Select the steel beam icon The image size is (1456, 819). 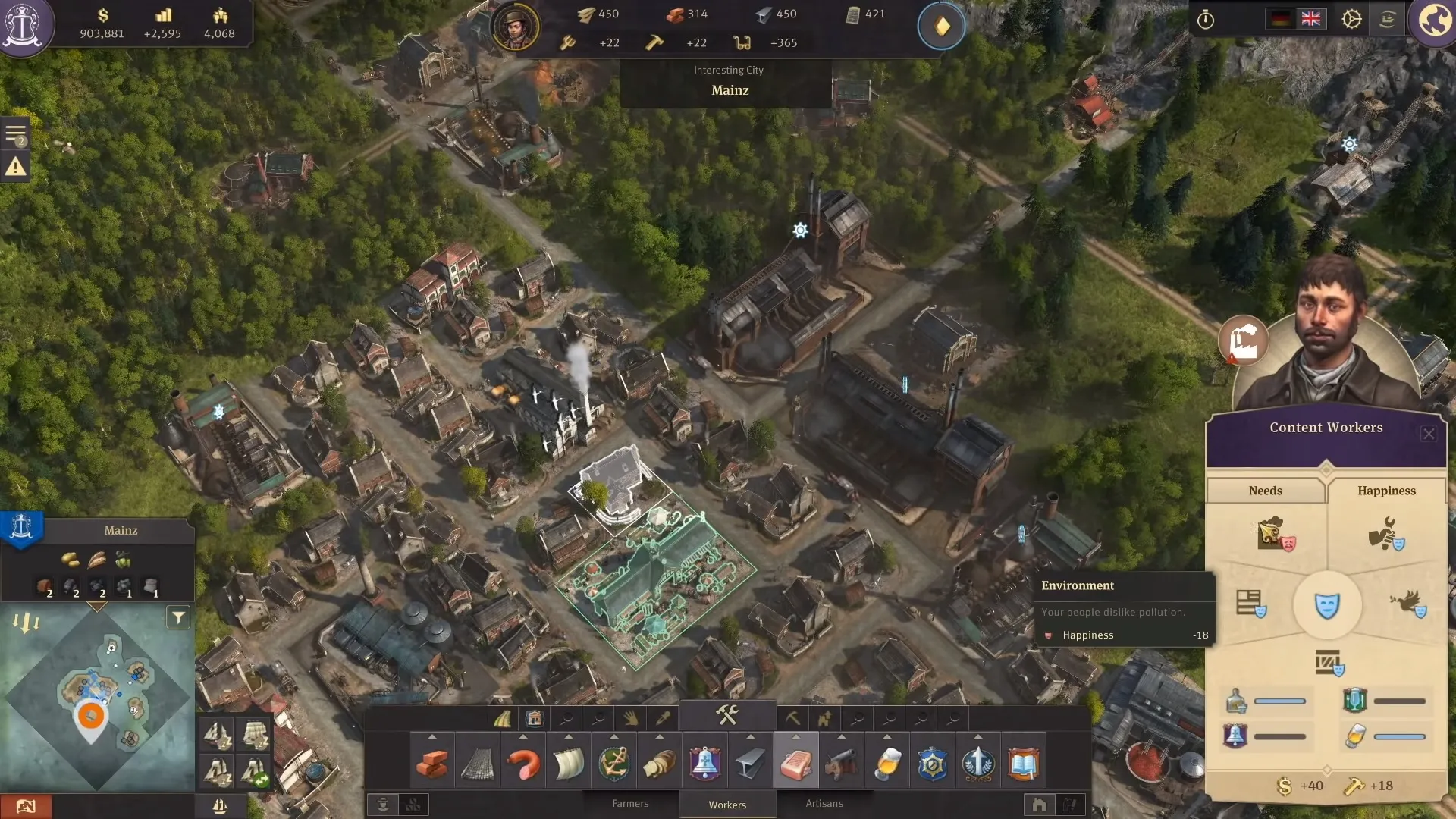click(x=750, y=764)
